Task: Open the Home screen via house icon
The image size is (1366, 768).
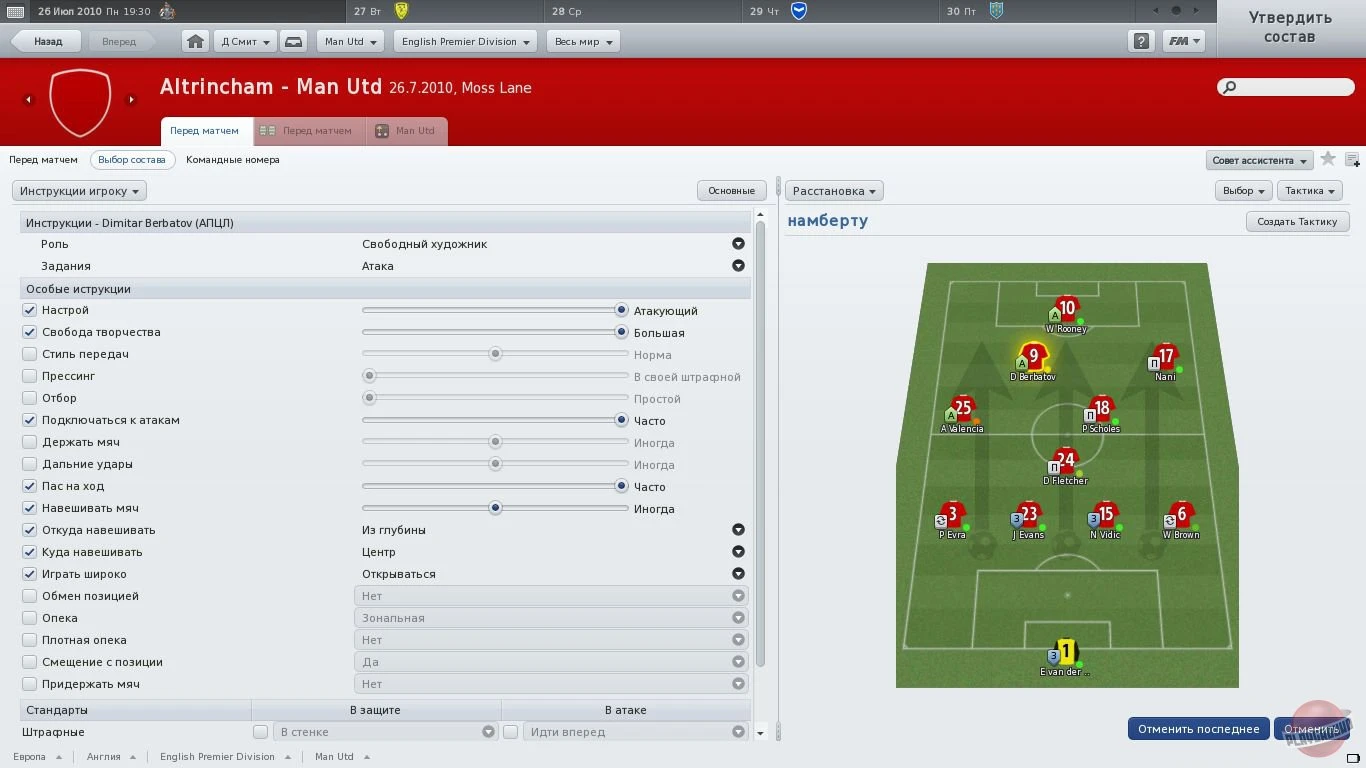Action: pos(195,41)
